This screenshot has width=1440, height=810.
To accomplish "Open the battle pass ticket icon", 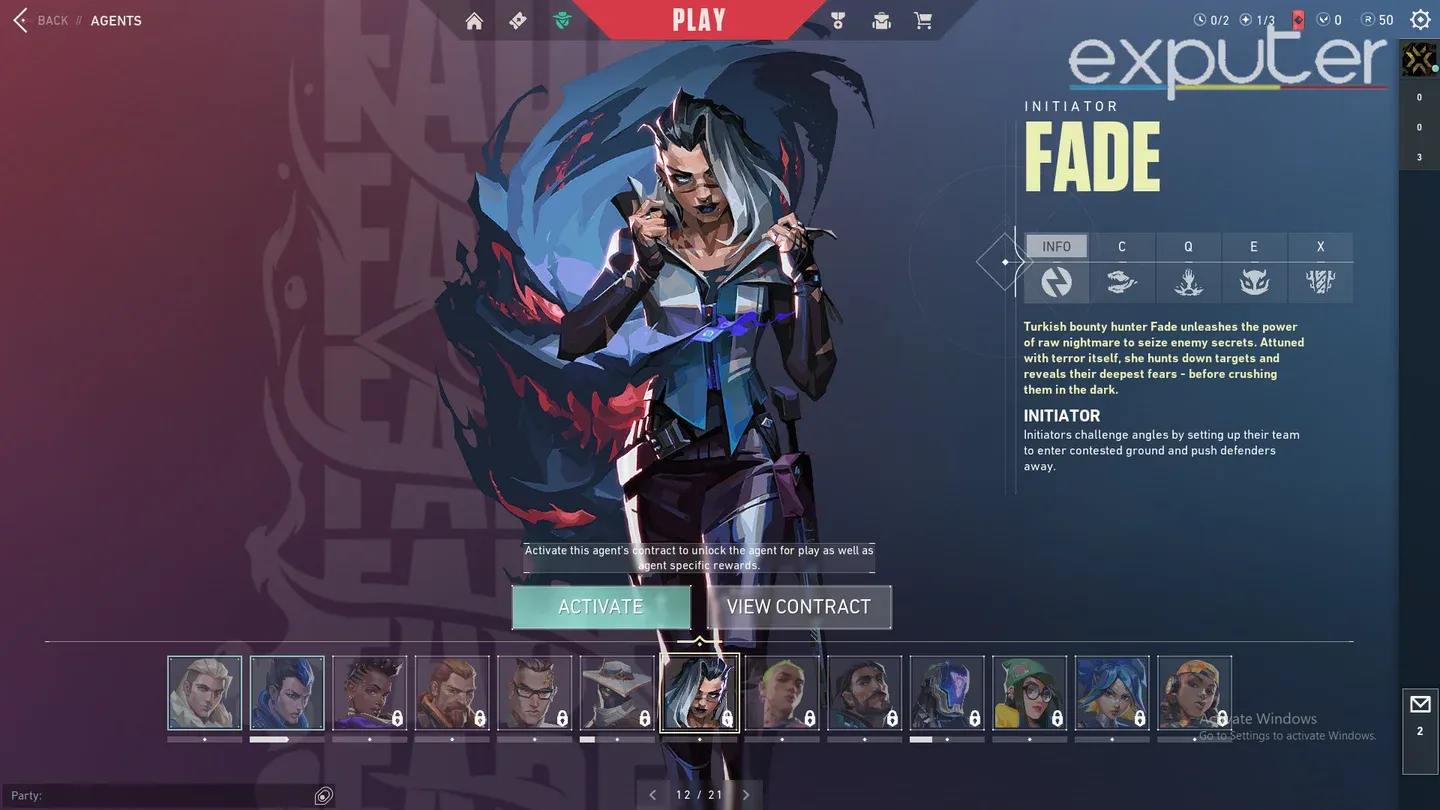I will click(517, 21).
